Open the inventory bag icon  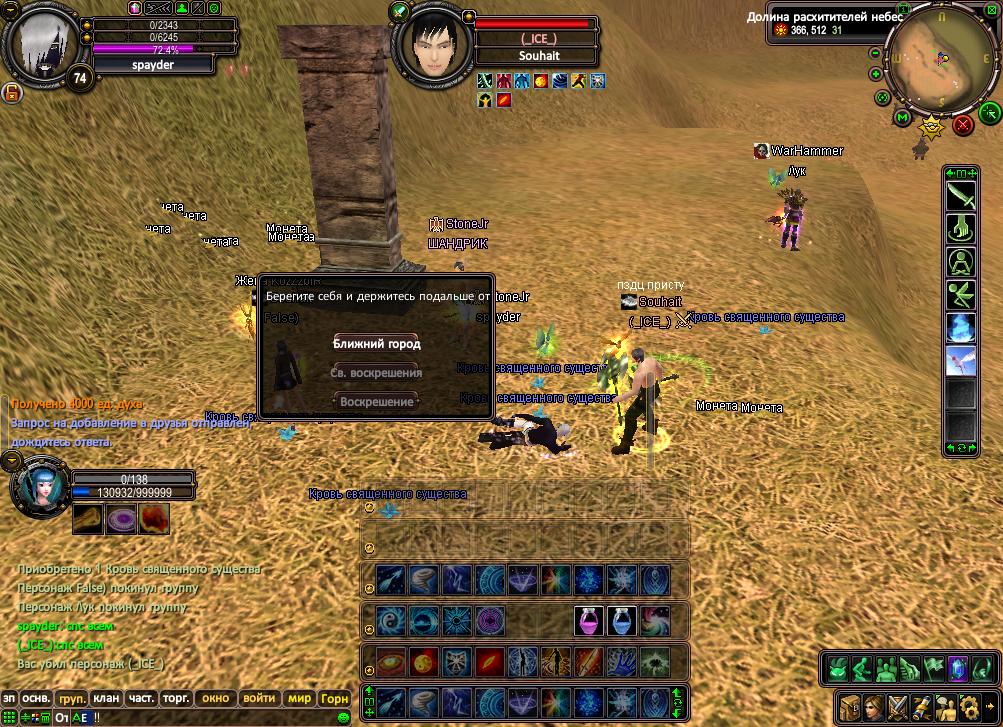[x=850, y=705]
